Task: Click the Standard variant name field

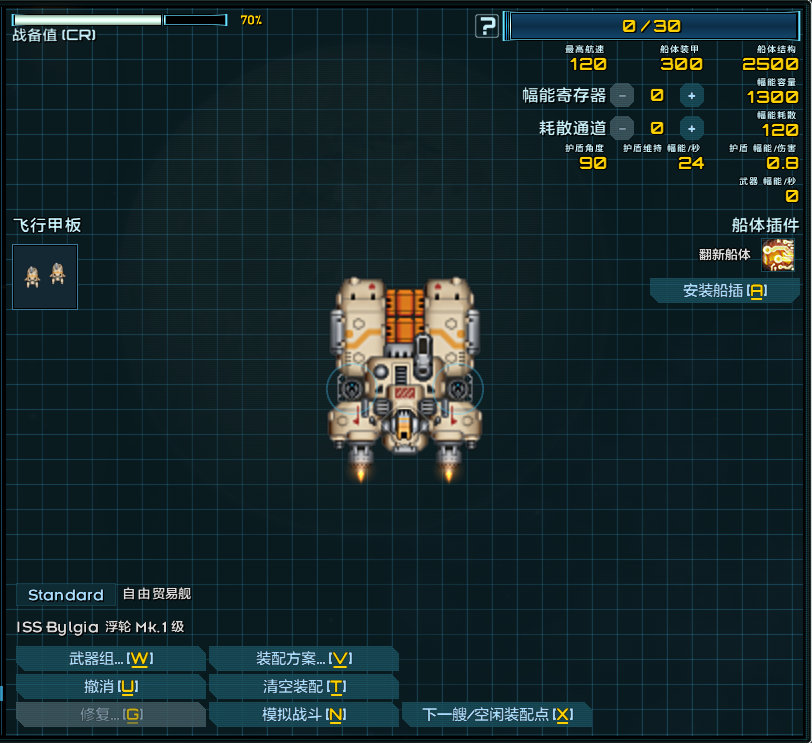Action: click(66, 595)
